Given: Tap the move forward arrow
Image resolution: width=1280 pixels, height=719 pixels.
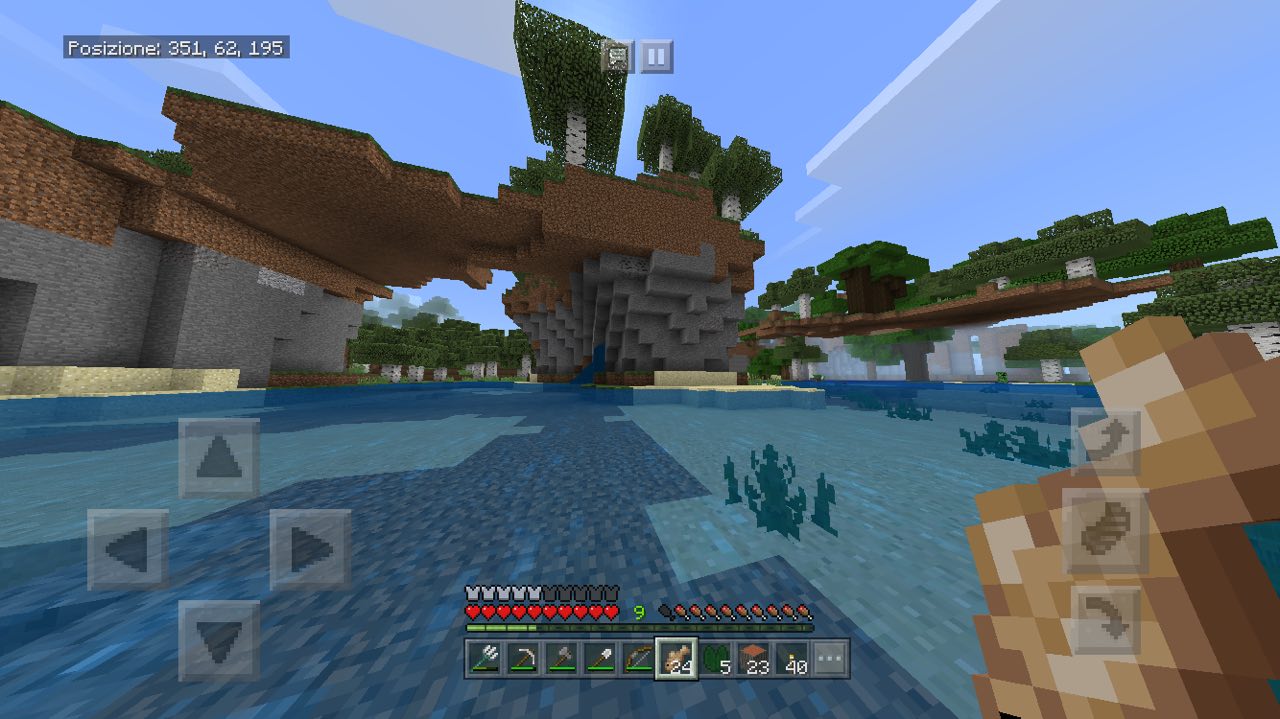Looking at the screenshot, I should [x=219, y=459].
